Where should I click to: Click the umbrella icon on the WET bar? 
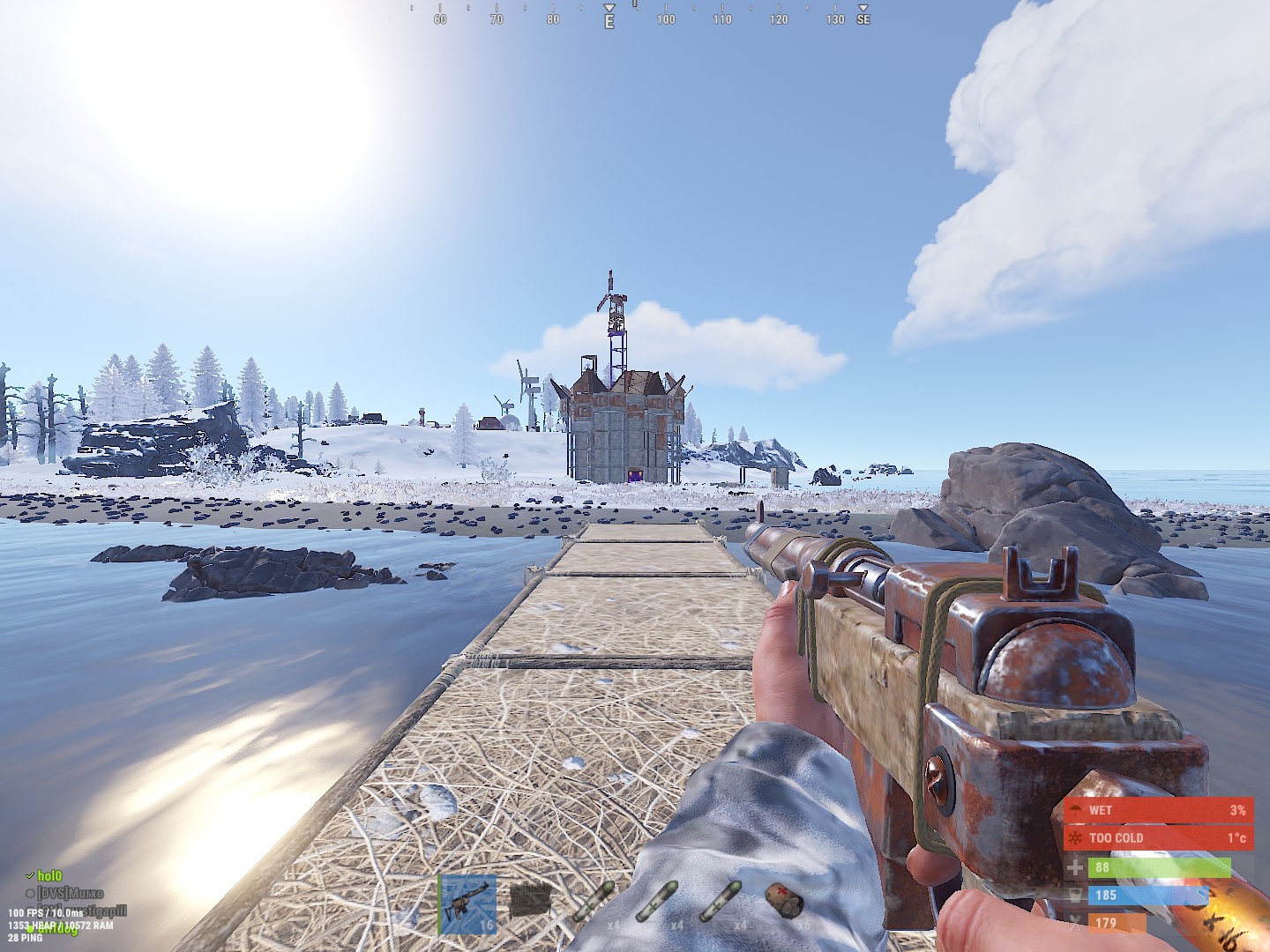point(1076,809)
